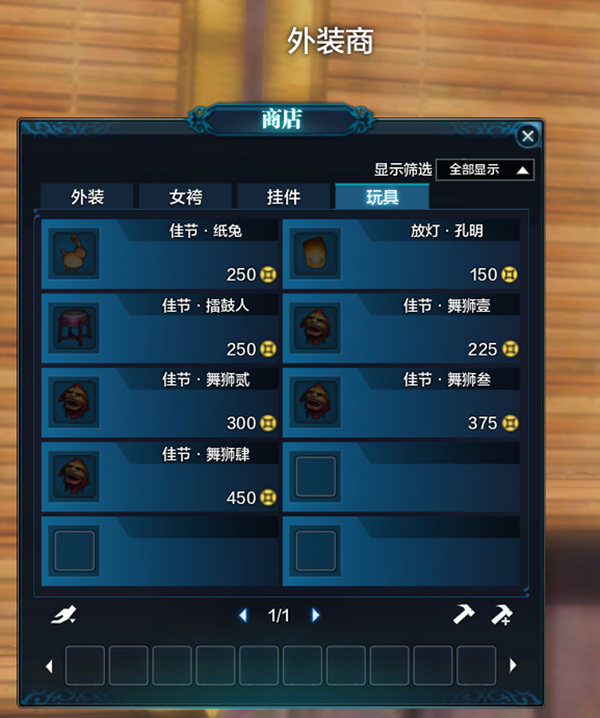Shift the bottom slot bar left

(x=49, y=665)
